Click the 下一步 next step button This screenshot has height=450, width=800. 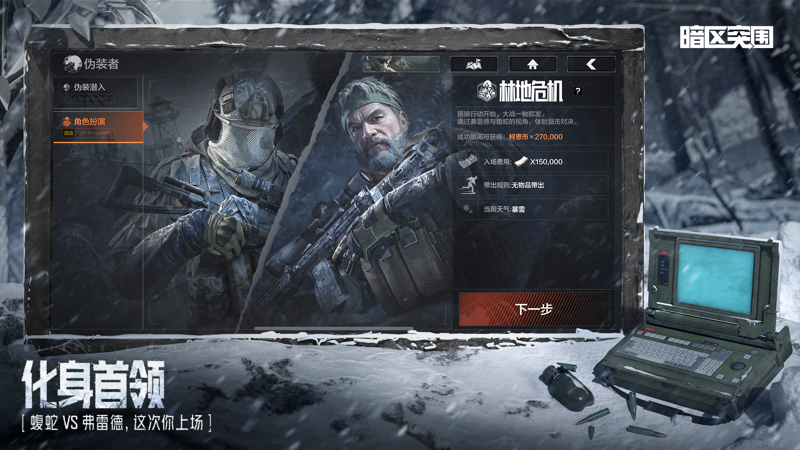click(x=533, y=308)
